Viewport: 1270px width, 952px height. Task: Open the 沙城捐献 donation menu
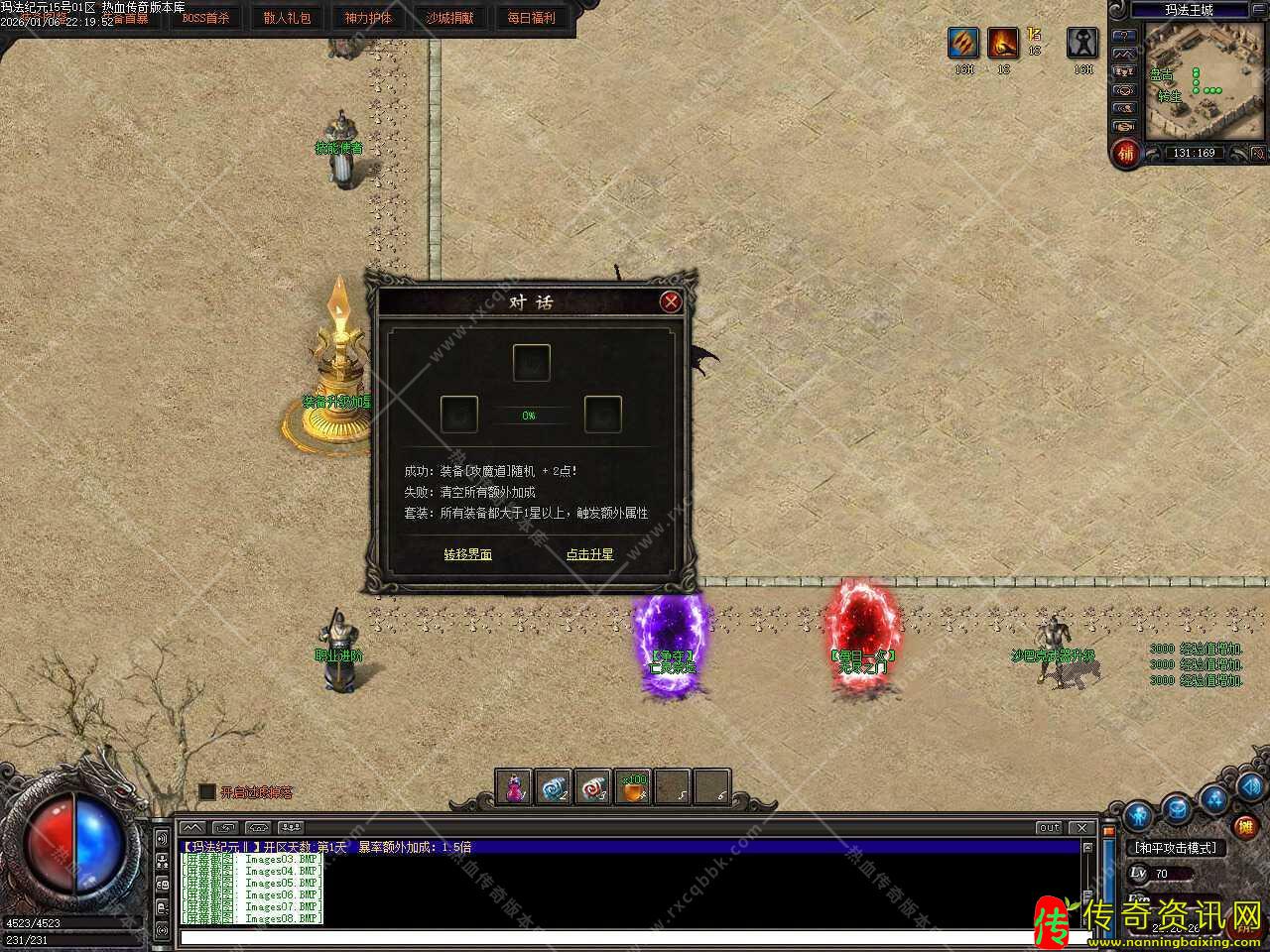pyautogui.click(x=449, y=18)
